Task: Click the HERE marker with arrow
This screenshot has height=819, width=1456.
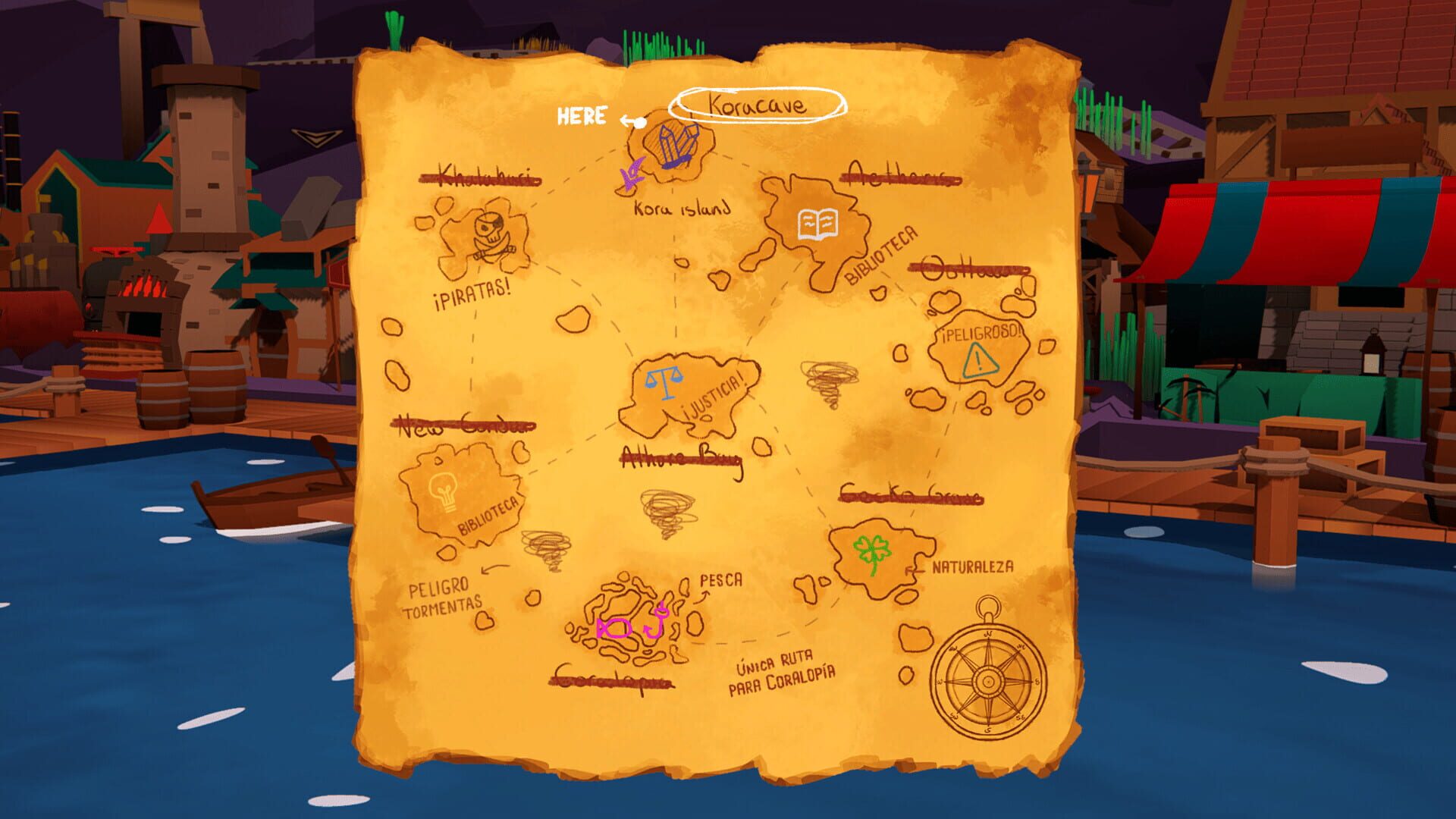Action: [582, 115]
